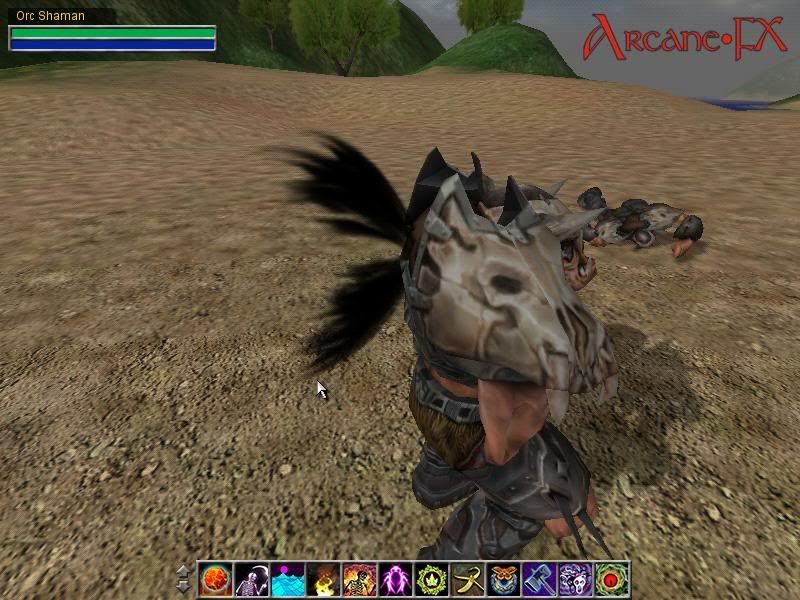Use the yellow flame spell icon
800x600 pixels.
tap(323, 579)
